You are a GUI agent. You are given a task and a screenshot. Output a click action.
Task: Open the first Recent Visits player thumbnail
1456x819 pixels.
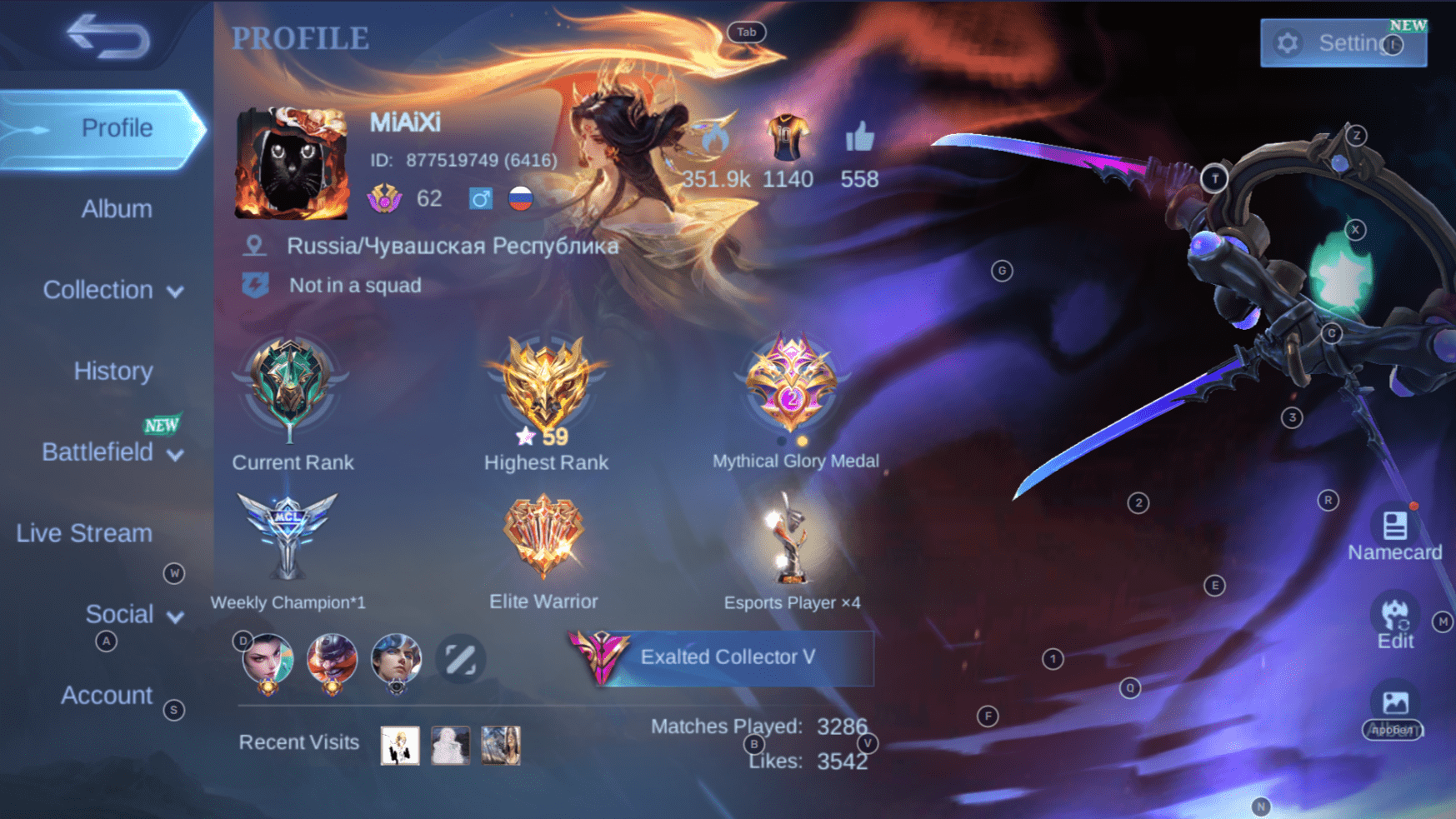(398, 744)
